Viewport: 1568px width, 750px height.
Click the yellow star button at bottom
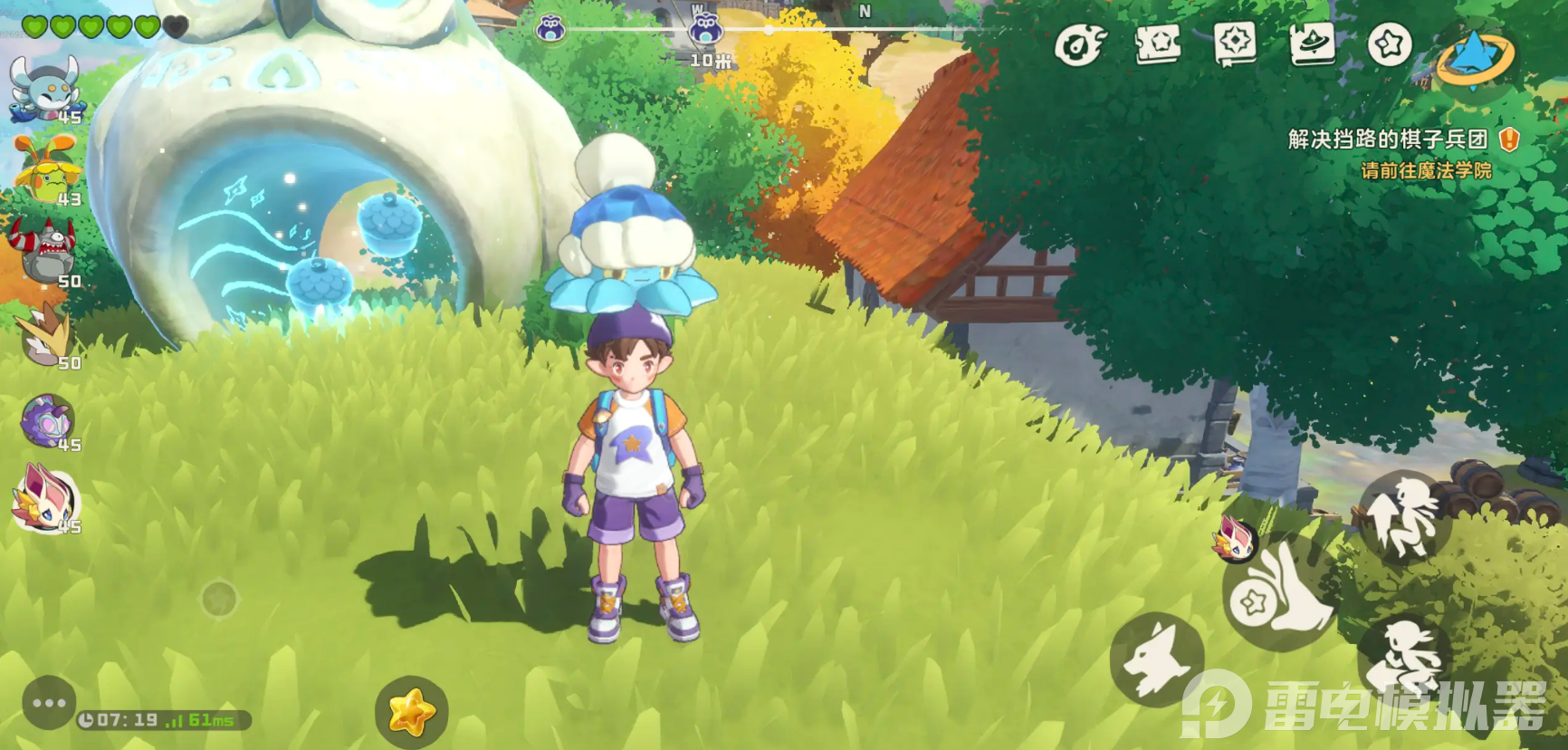click(412, 712)
